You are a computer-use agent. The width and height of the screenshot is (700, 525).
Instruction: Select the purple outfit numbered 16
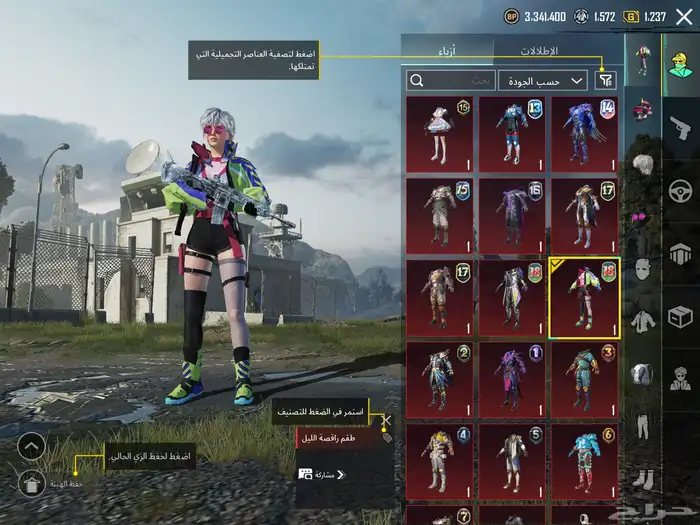click(512, 214)
